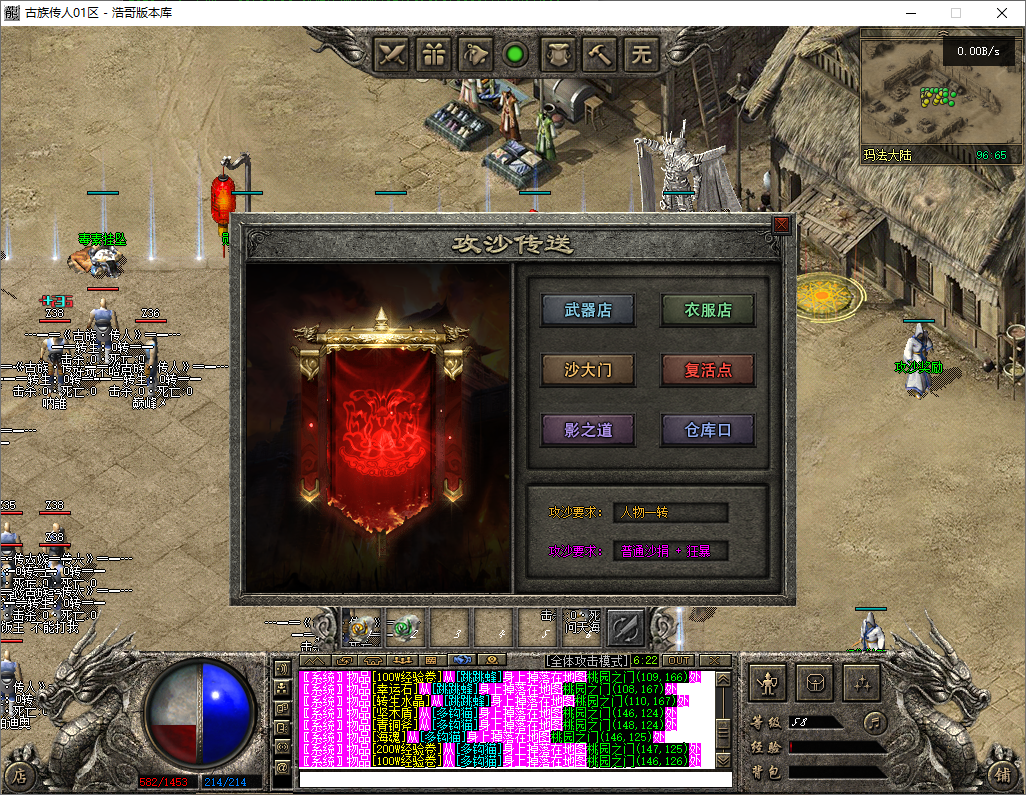
Task: Choose the 衣服店 teleport destination
Action: [x=707, y=310]
